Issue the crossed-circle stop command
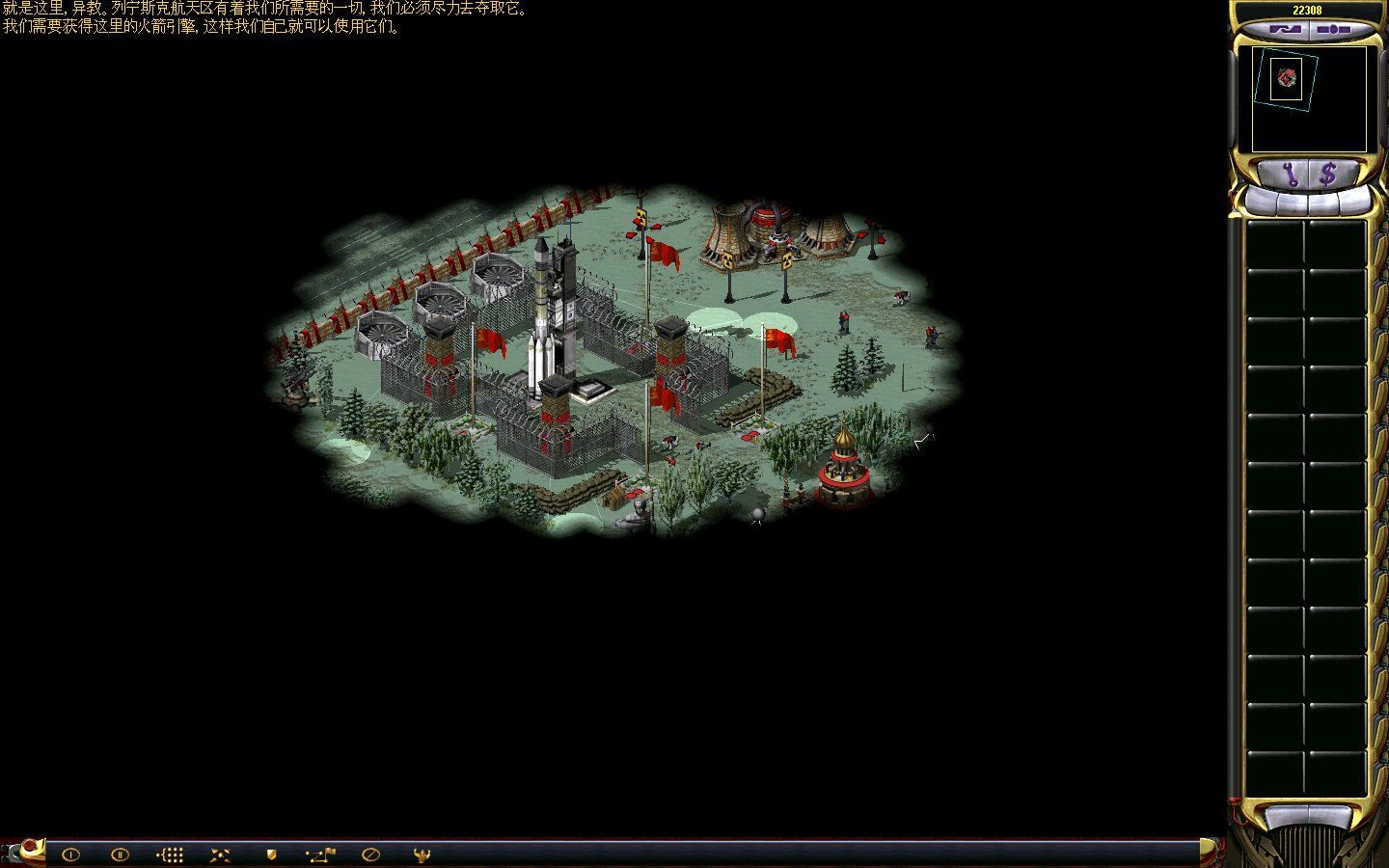Viewport: 1389px width, 868px height. [370, 854]
